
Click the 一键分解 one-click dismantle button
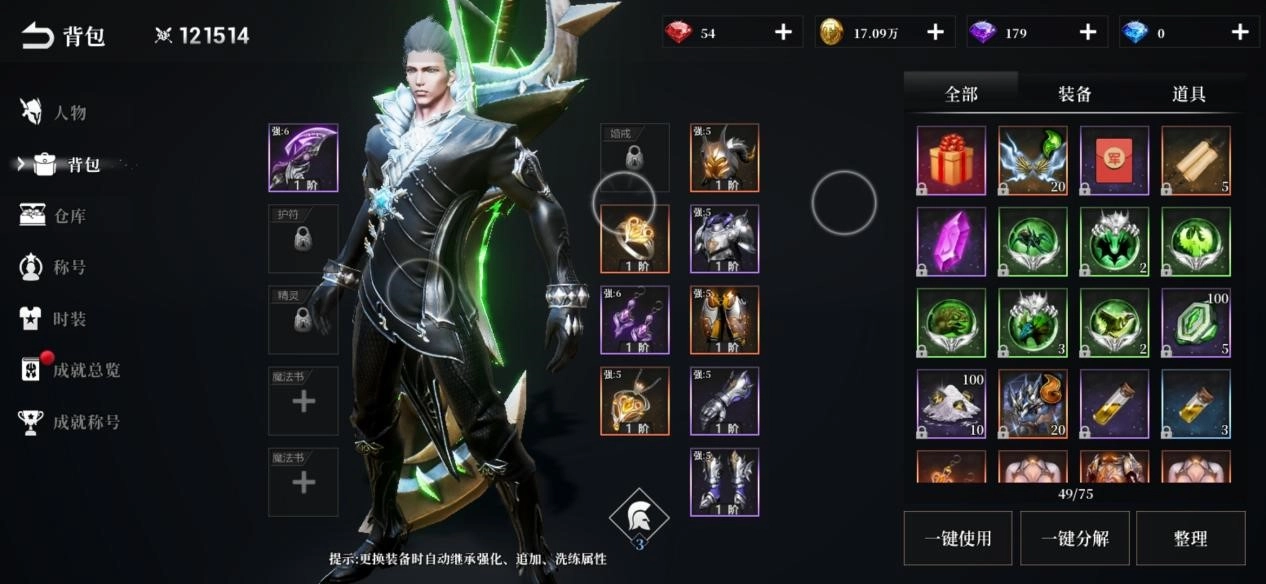pos(1074,538)
